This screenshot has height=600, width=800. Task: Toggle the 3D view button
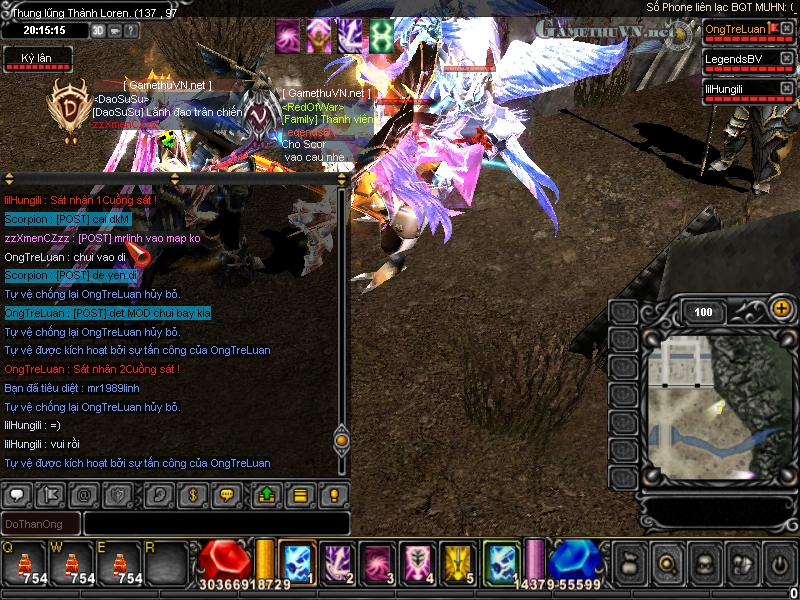coord(98,30)
